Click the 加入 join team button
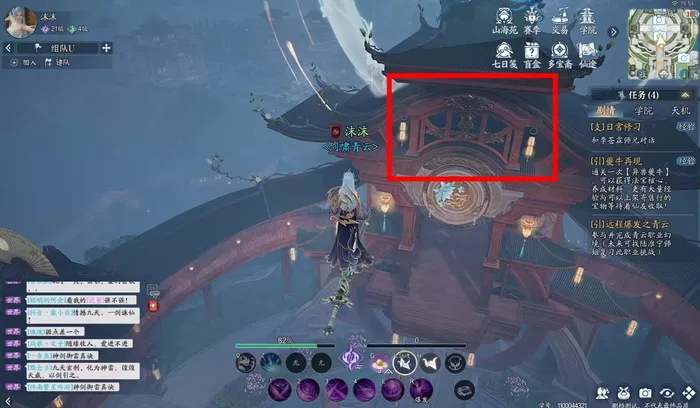 tap(24, 62)
